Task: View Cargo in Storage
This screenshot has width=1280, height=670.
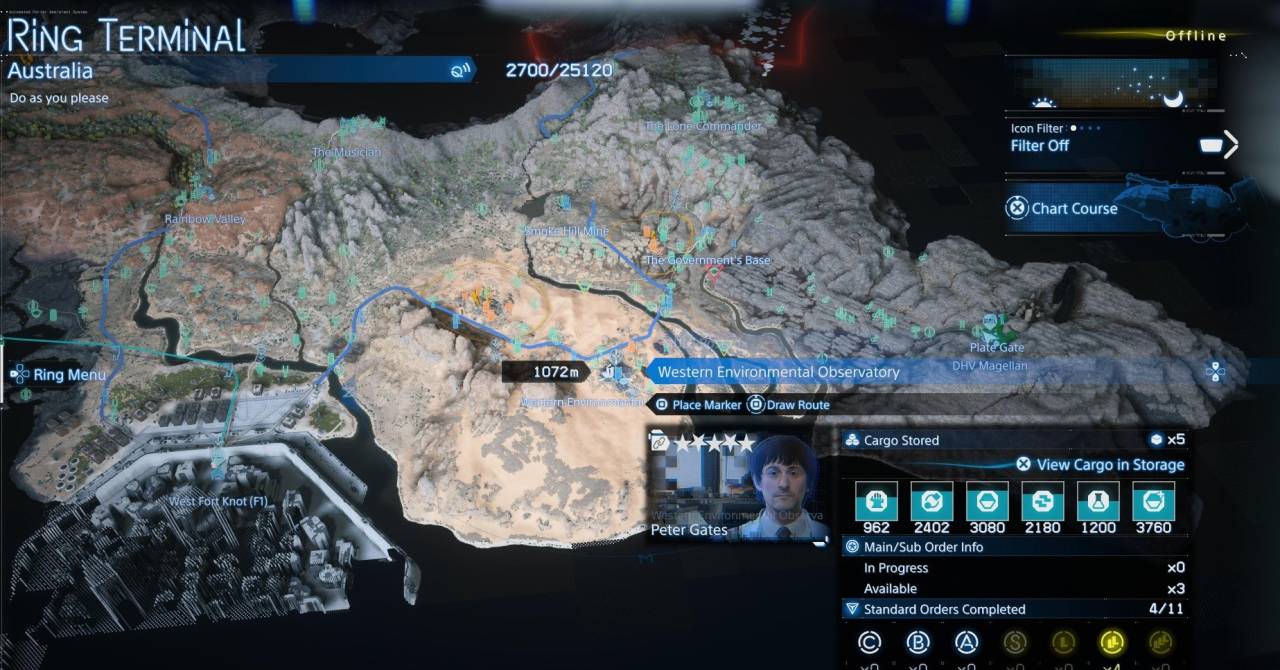Action: (x=1100, y=464)
